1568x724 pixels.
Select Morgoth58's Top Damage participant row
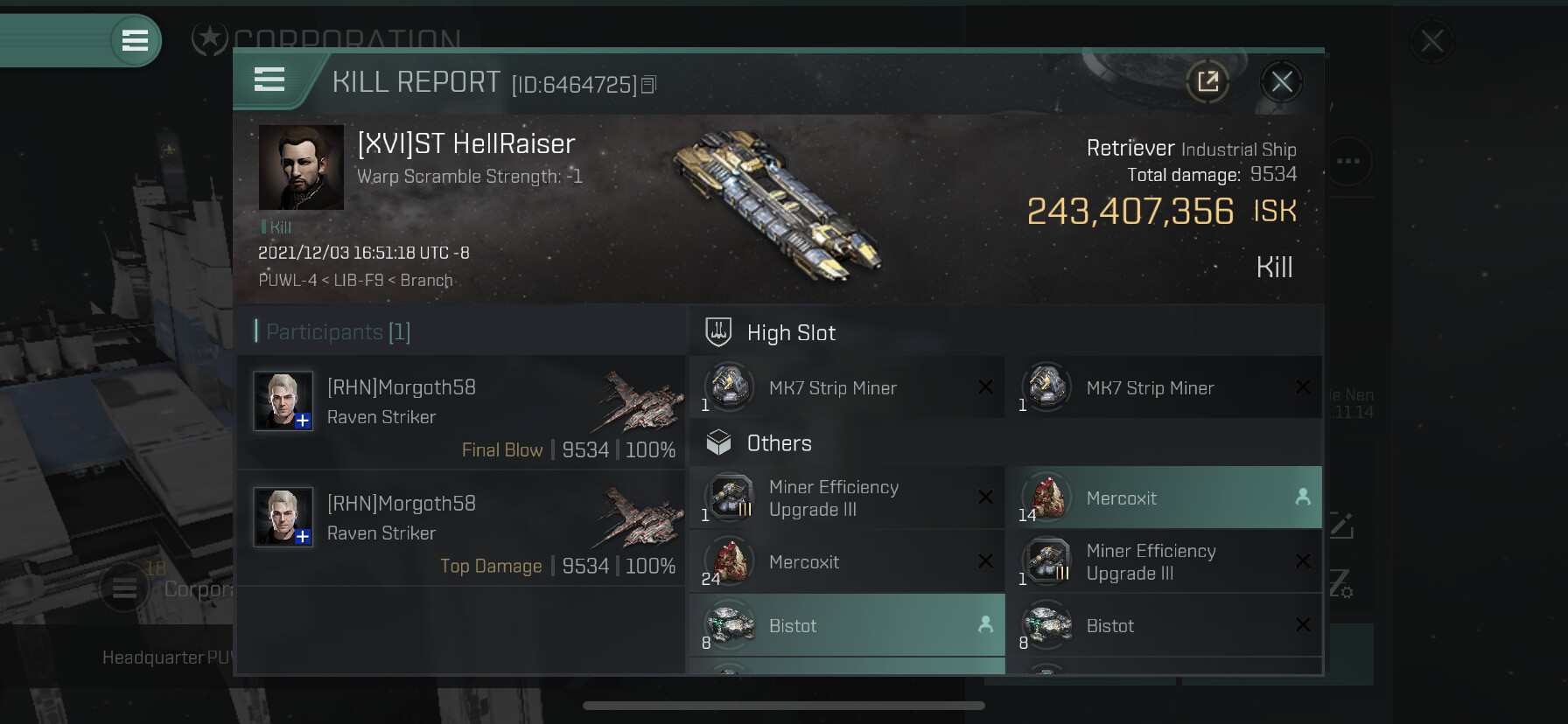point(461,528)
